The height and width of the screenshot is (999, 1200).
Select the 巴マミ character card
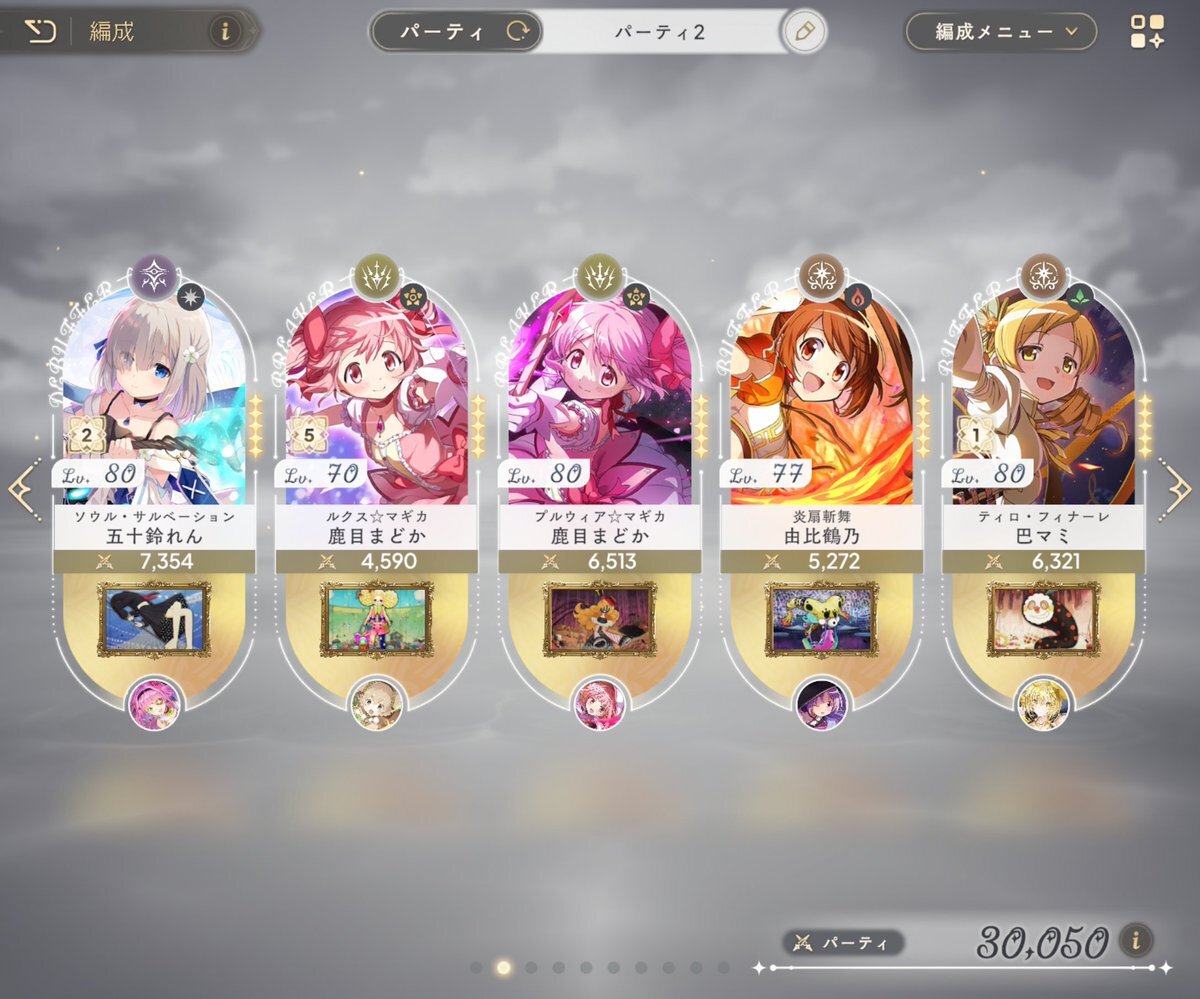point(1042,400)
